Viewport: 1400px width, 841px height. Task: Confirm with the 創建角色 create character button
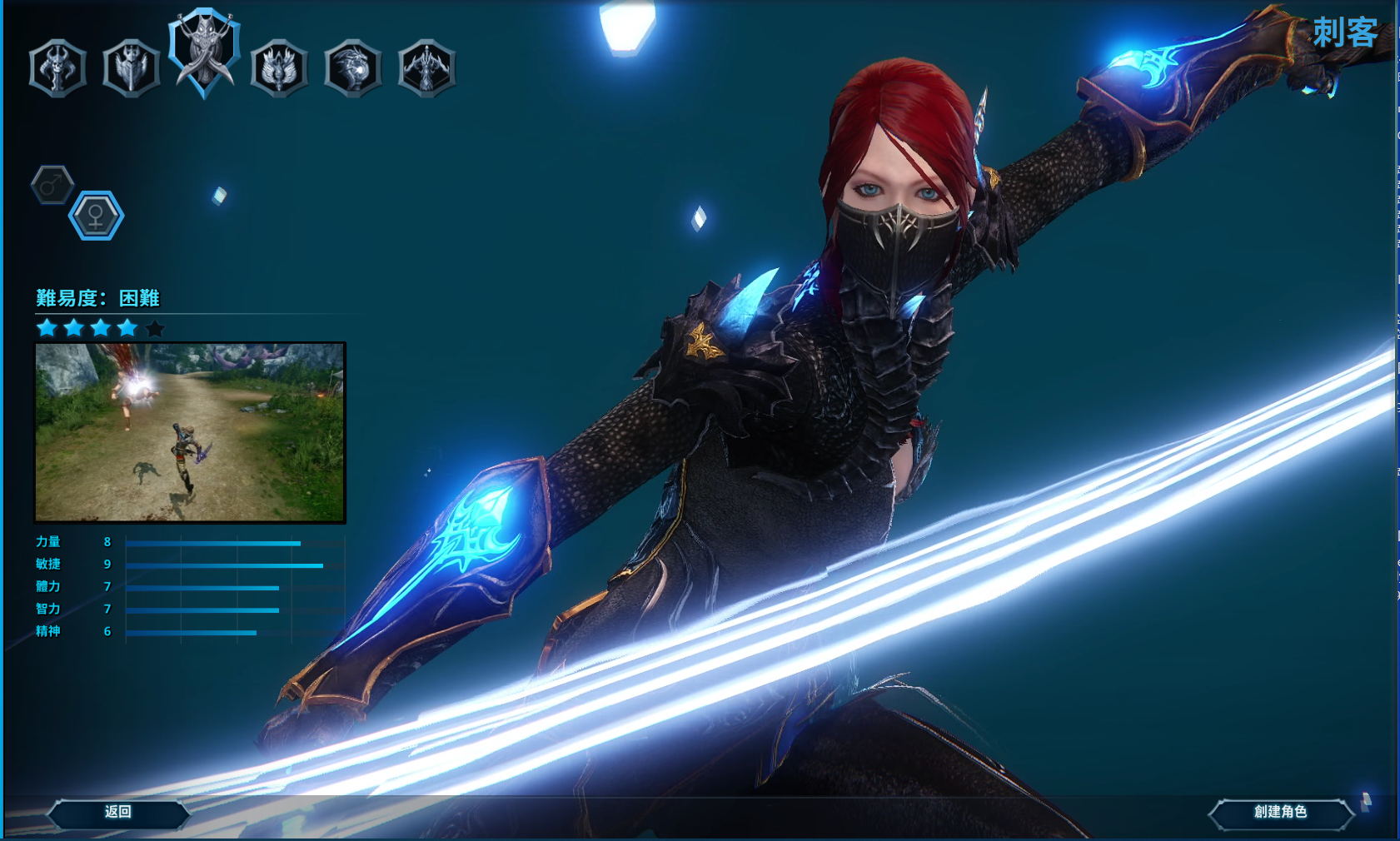pos(1280,812)
